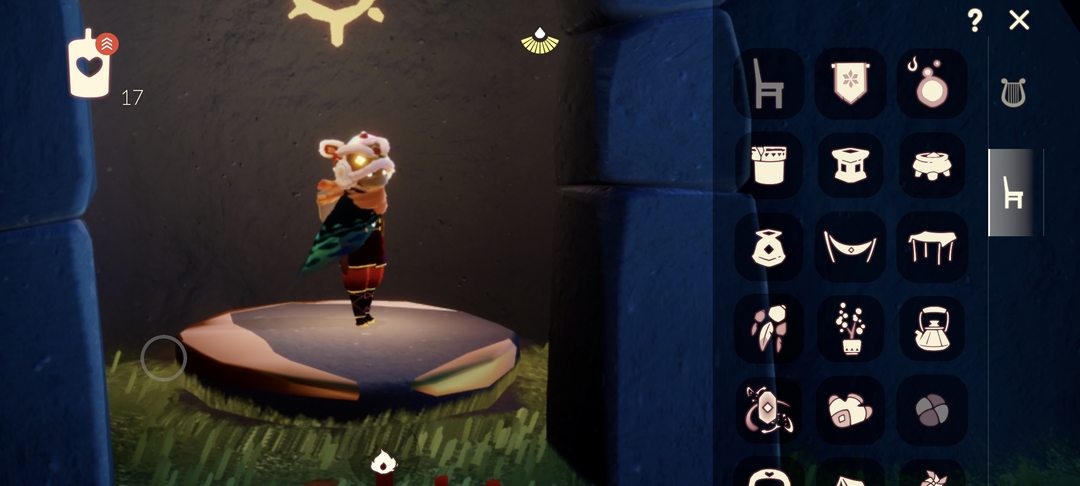Tap the heart candle currency icon
This screenshot has width=1080, height=486.
coord(90,66)
